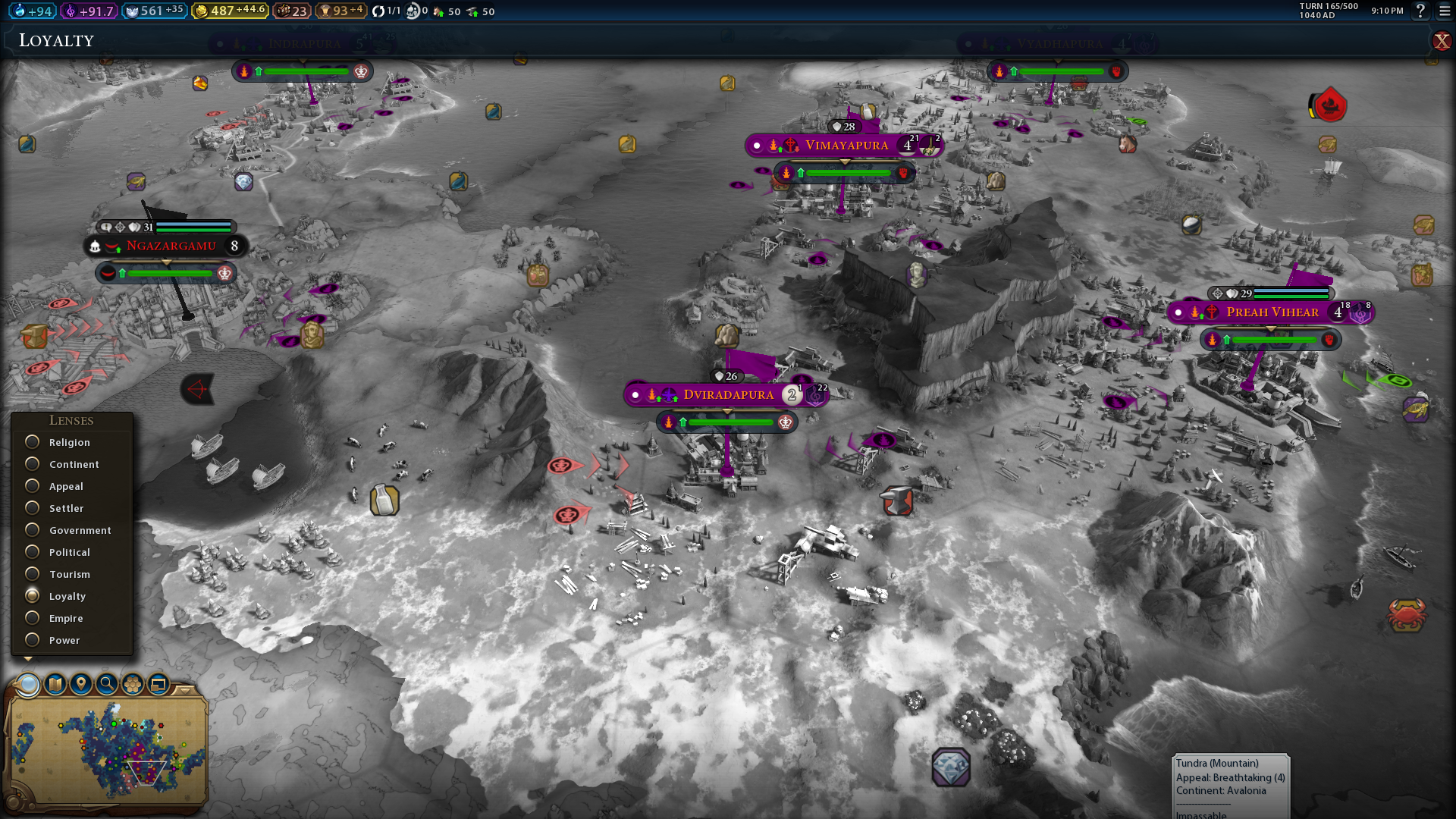Image resolution: width=1456 pixels, height=819 pixels.
Task: Enable the Government lens
Action: 33,530
